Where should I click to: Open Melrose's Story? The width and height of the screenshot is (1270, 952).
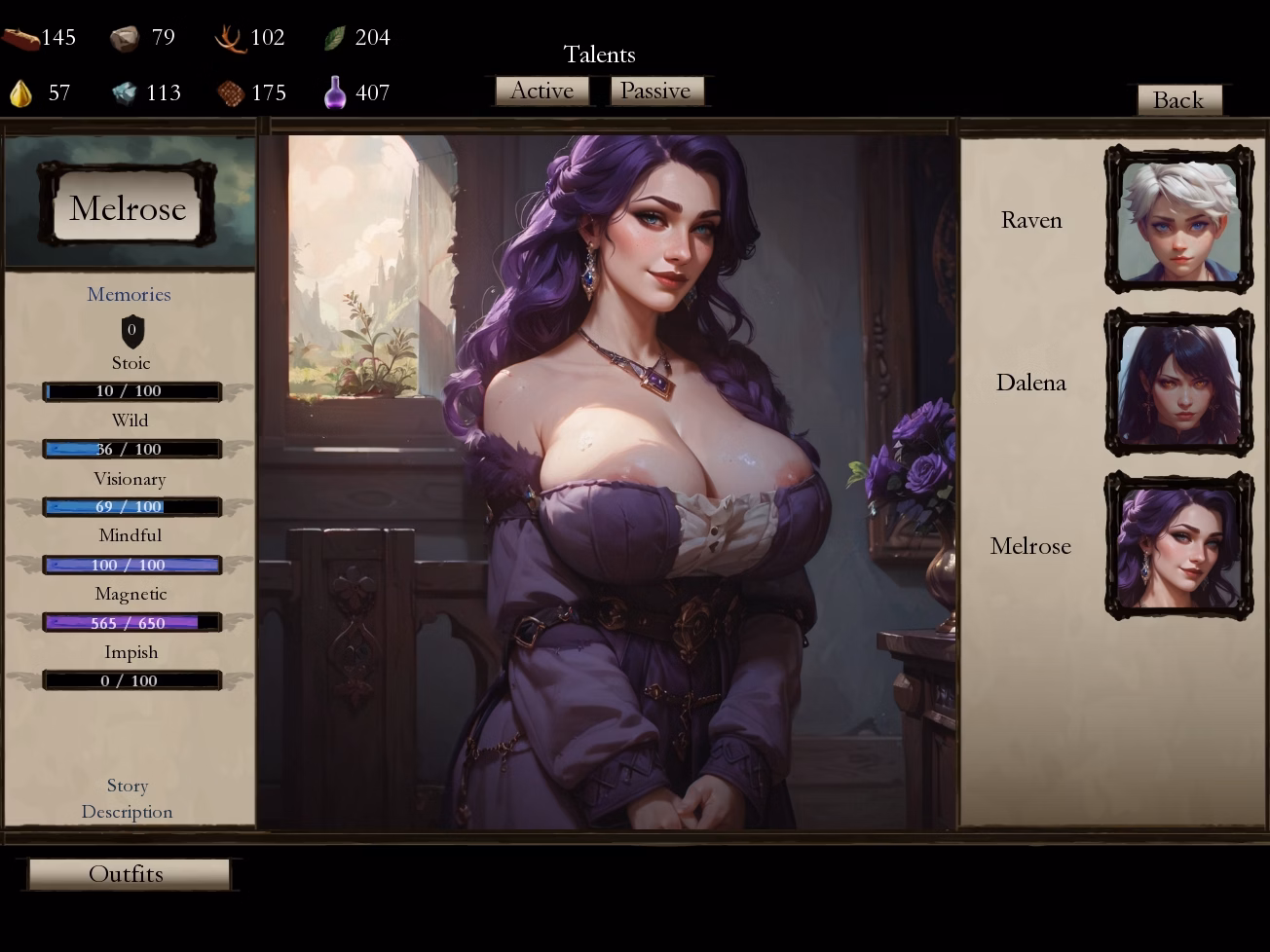pos(127,786)
